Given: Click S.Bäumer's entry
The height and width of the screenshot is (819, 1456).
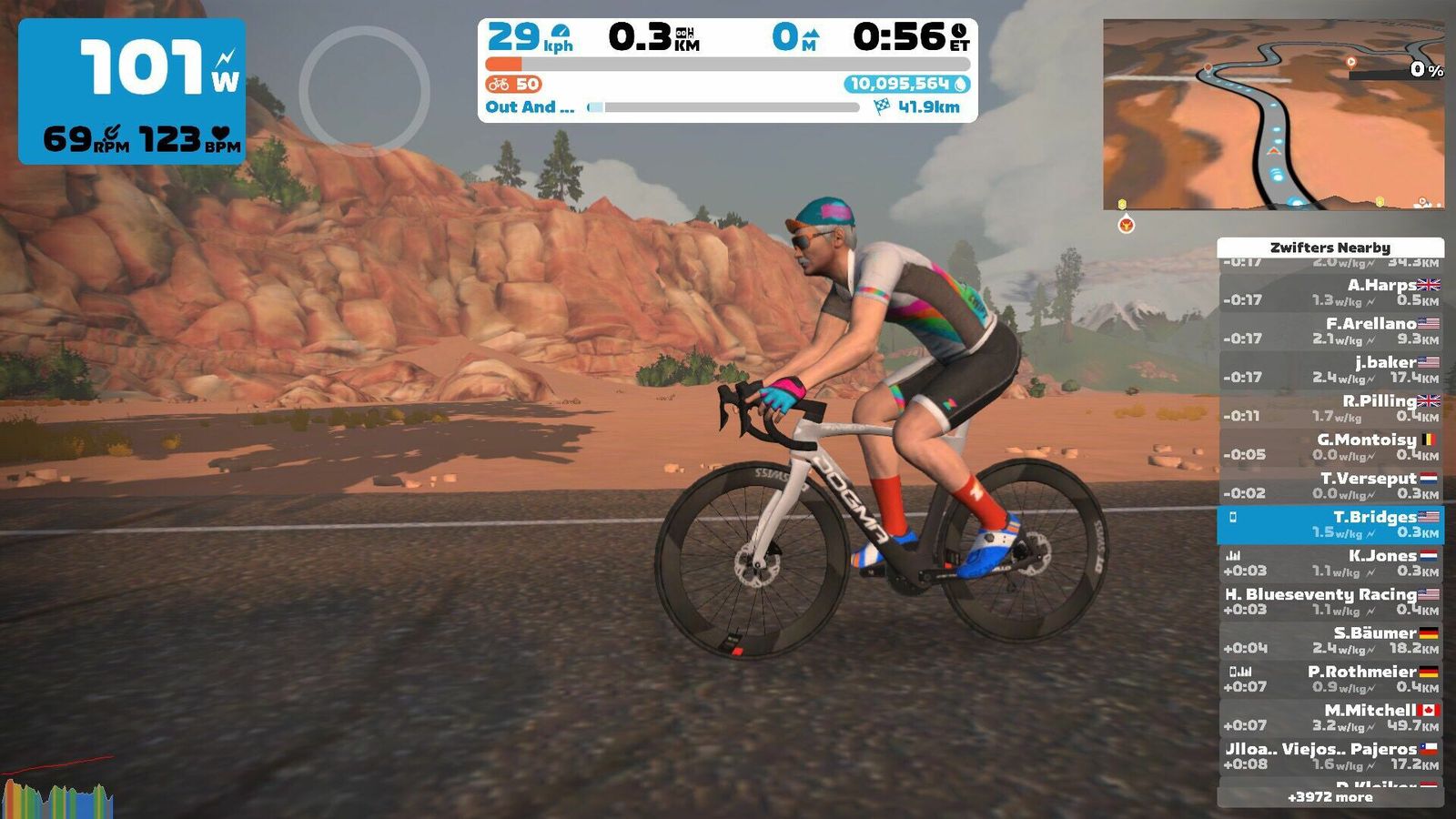Looking at the screenshot, I should (1330, 640).
